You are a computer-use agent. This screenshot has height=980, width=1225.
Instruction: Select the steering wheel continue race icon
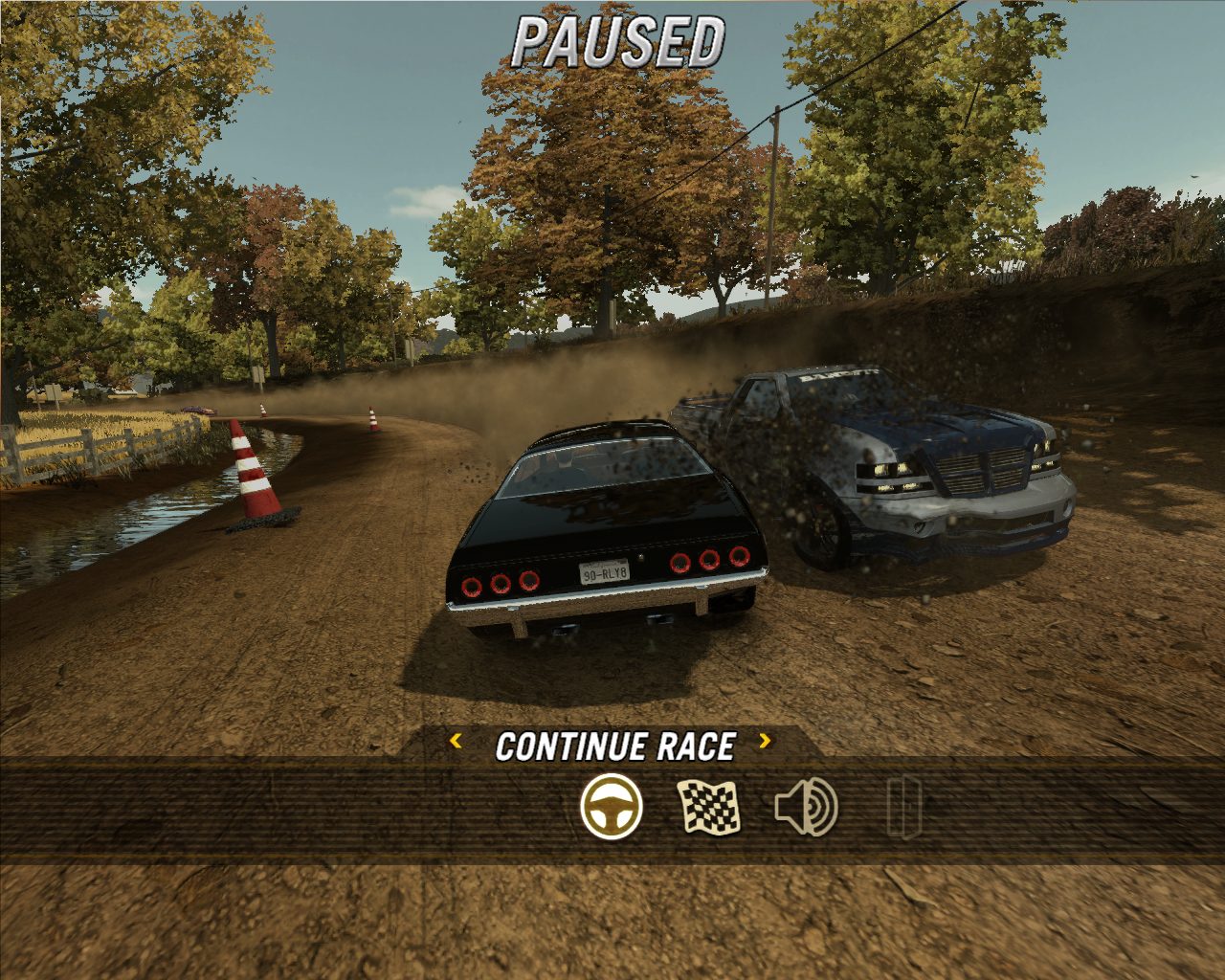612,807
